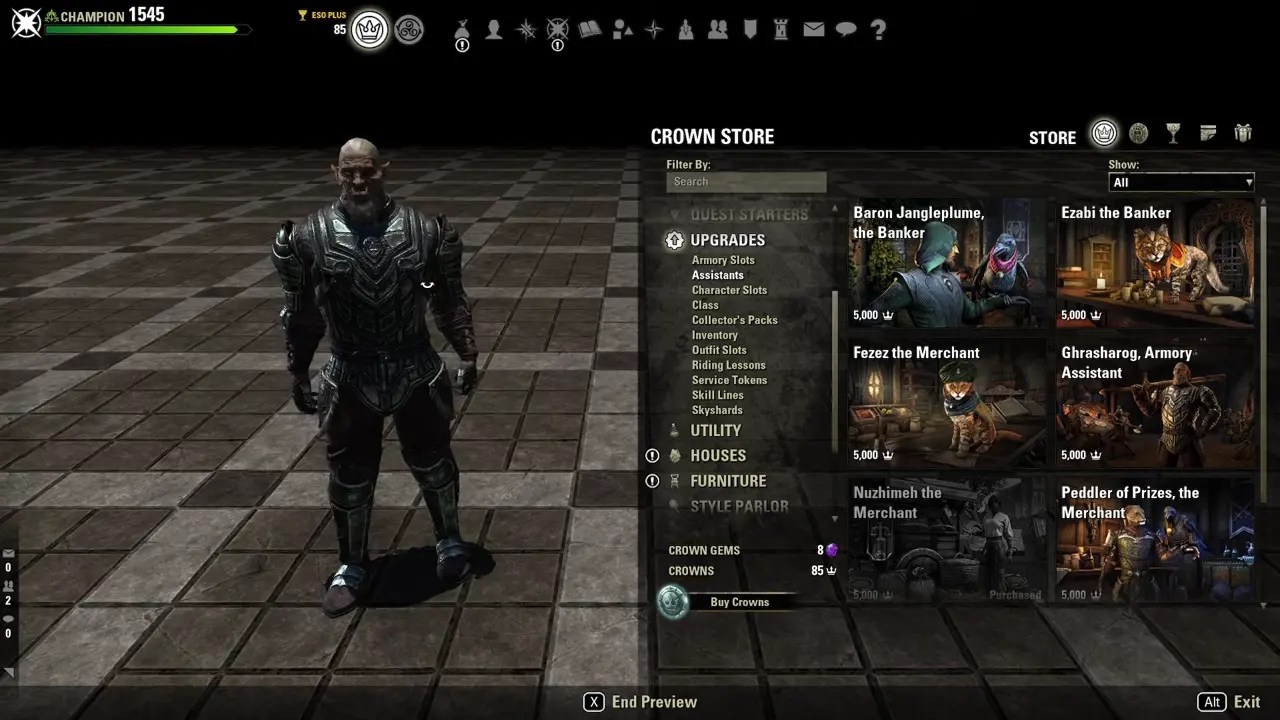The image size is (1280, 720).
Task: Click the Buy Crowns button
Action: pyautogui.click(x=740, y=601)
